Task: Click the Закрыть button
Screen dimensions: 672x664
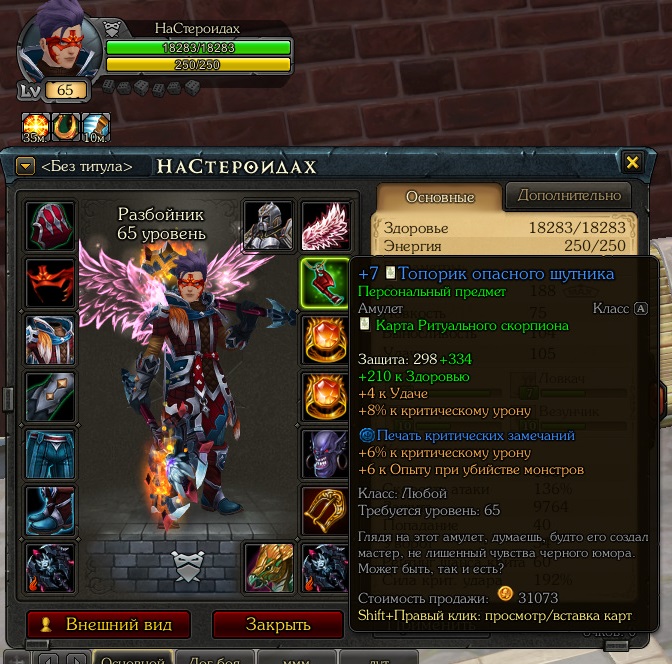Action: (x=278, y=624)
